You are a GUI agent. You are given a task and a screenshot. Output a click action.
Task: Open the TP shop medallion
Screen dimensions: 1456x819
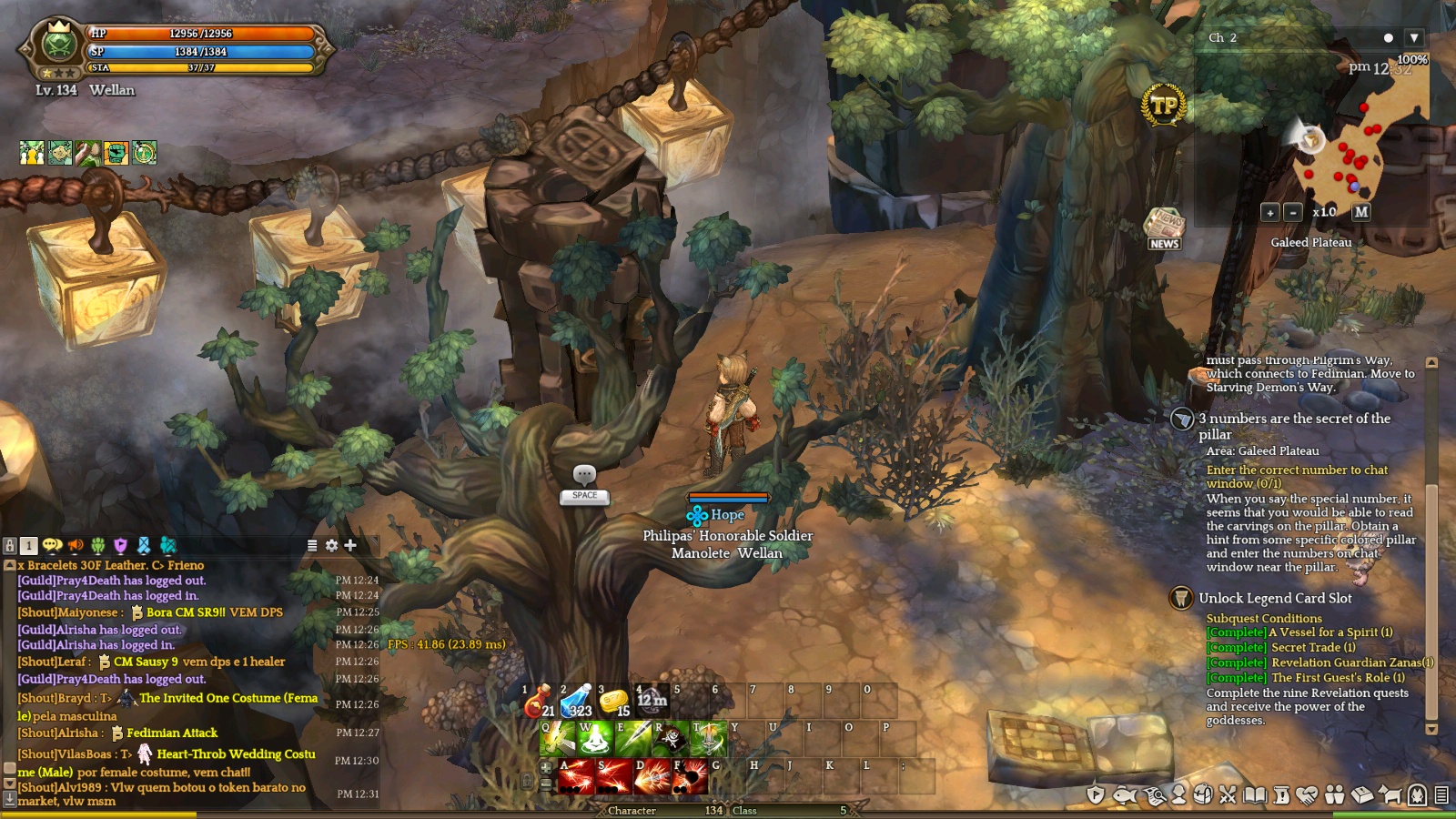coord(1163,106)
